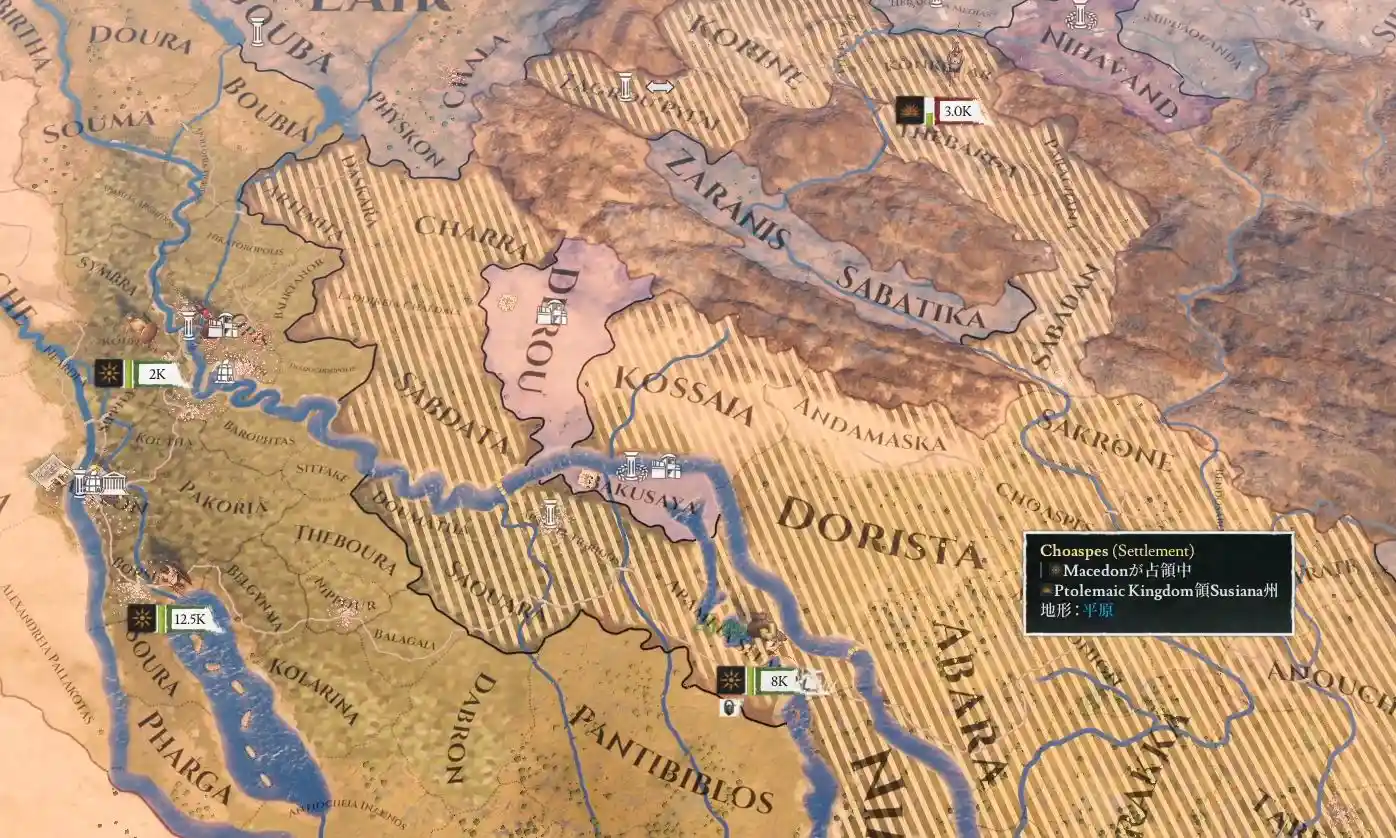Select the 2K army banner
Image resolution: width=1396 pixels, height=838 pixels.
[x=157, y=375]
